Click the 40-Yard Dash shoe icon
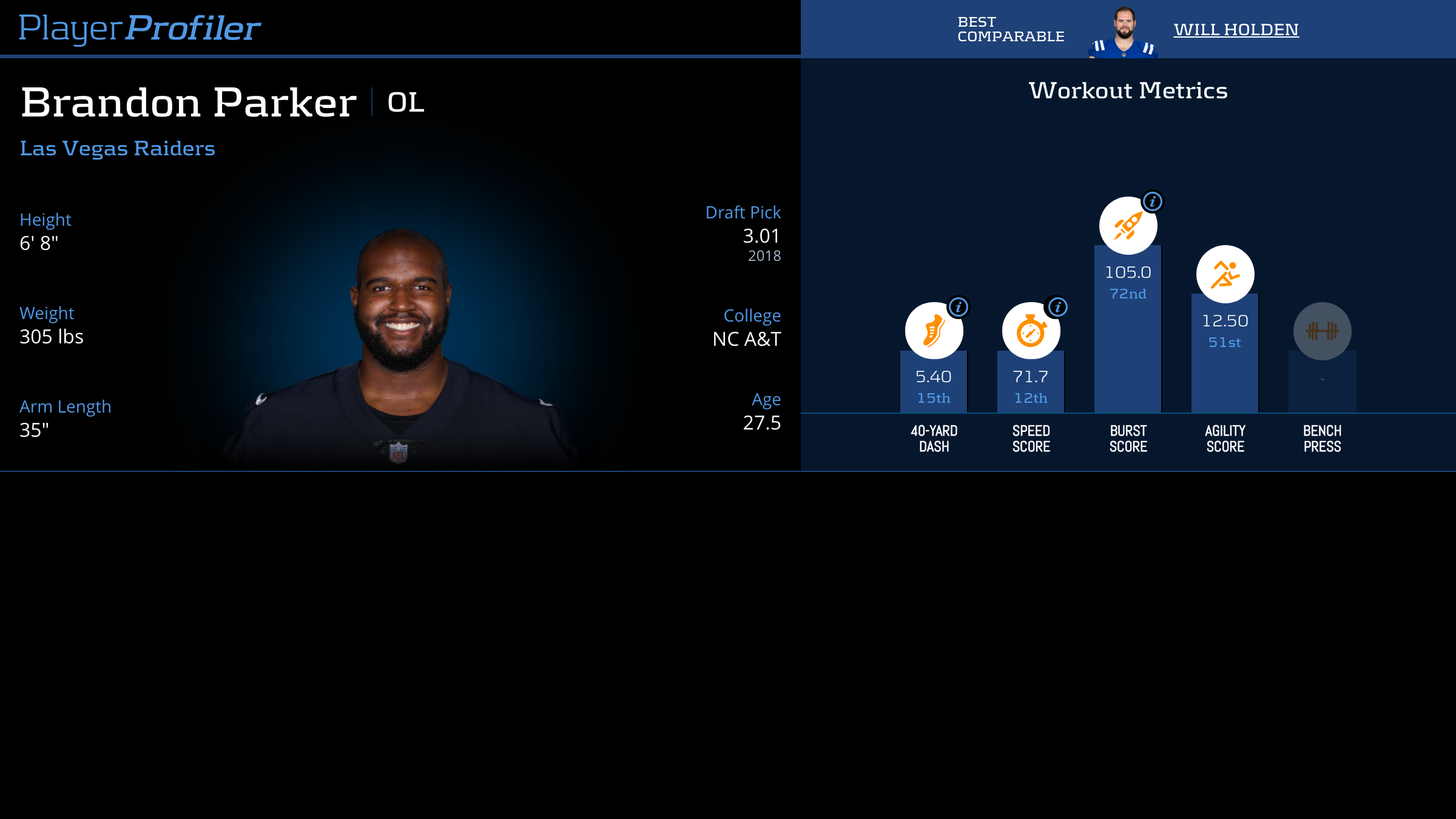1456x819 pixels. [x=932, y=332]
